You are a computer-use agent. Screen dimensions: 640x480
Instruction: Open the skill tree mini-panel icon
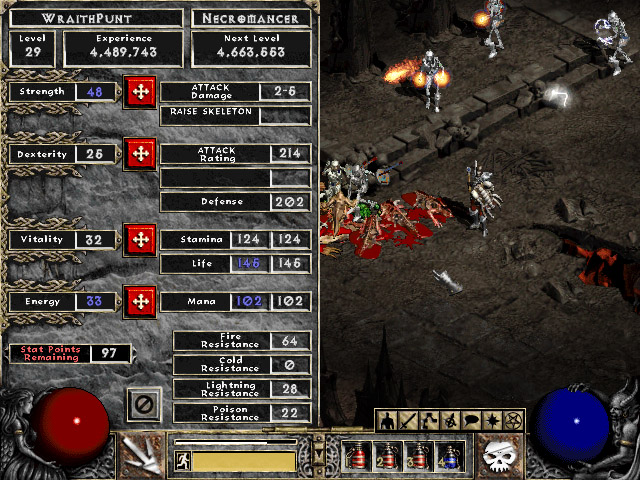tap(430, 421)
